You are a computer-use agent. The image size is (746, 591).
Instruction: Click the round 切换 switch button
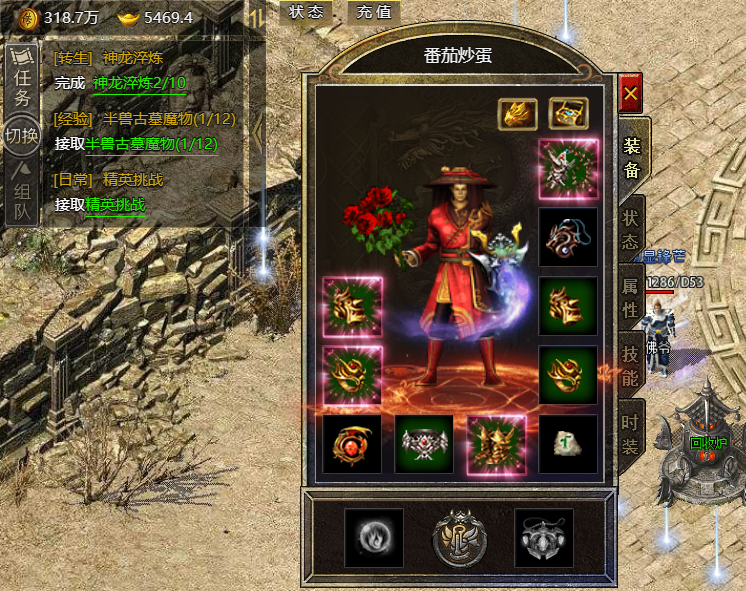(22, 135)
